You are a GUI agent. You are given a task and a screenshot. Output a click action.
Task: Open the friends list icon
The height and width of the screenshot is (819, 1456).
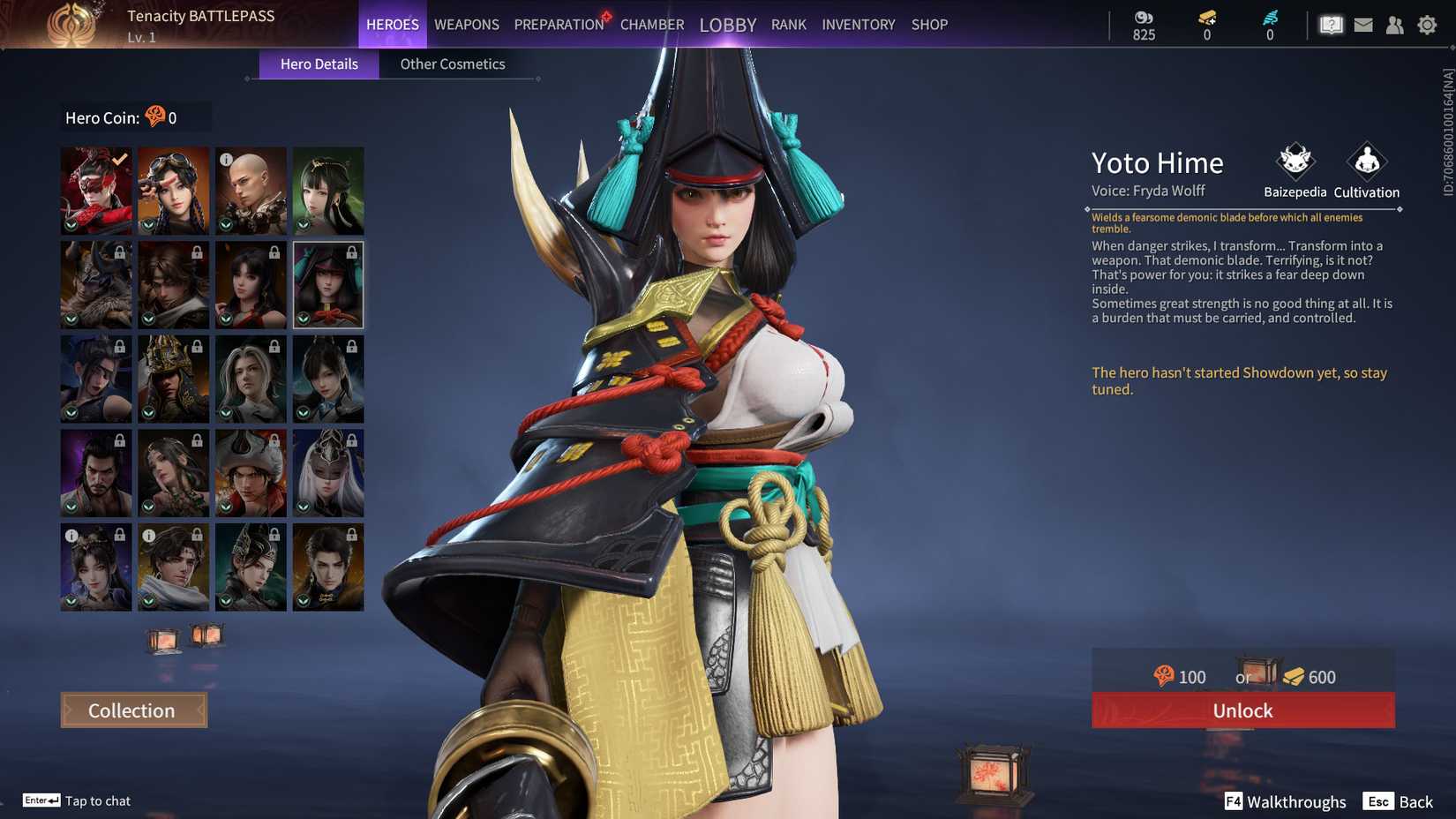1395,25
